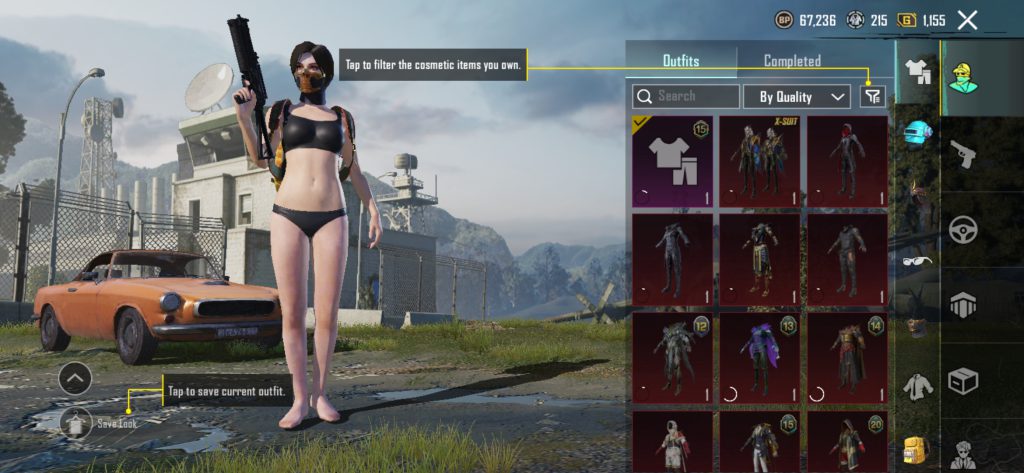This screenshot has width=1024, height=473.
Task: Open the steering wheel vehicles section
Action: coord(963,230)
